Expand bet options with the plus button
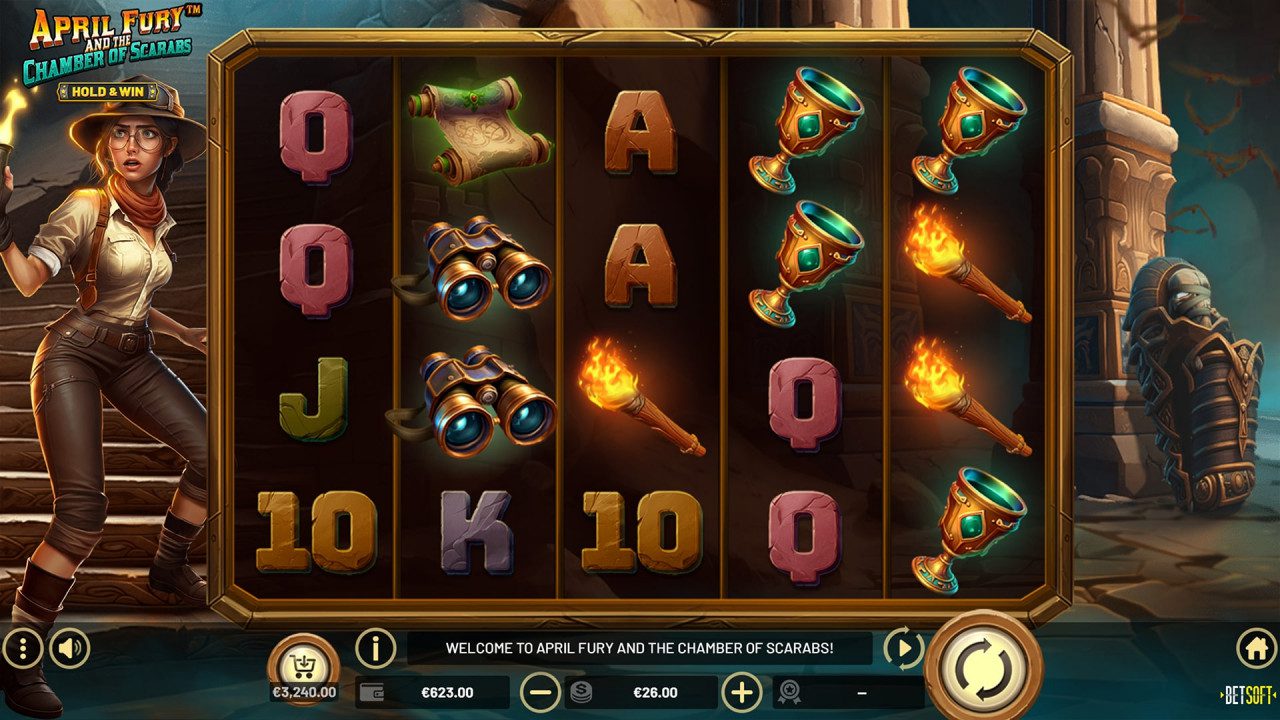The width and height of the screenshot is (1280, 720). (741, 690)
